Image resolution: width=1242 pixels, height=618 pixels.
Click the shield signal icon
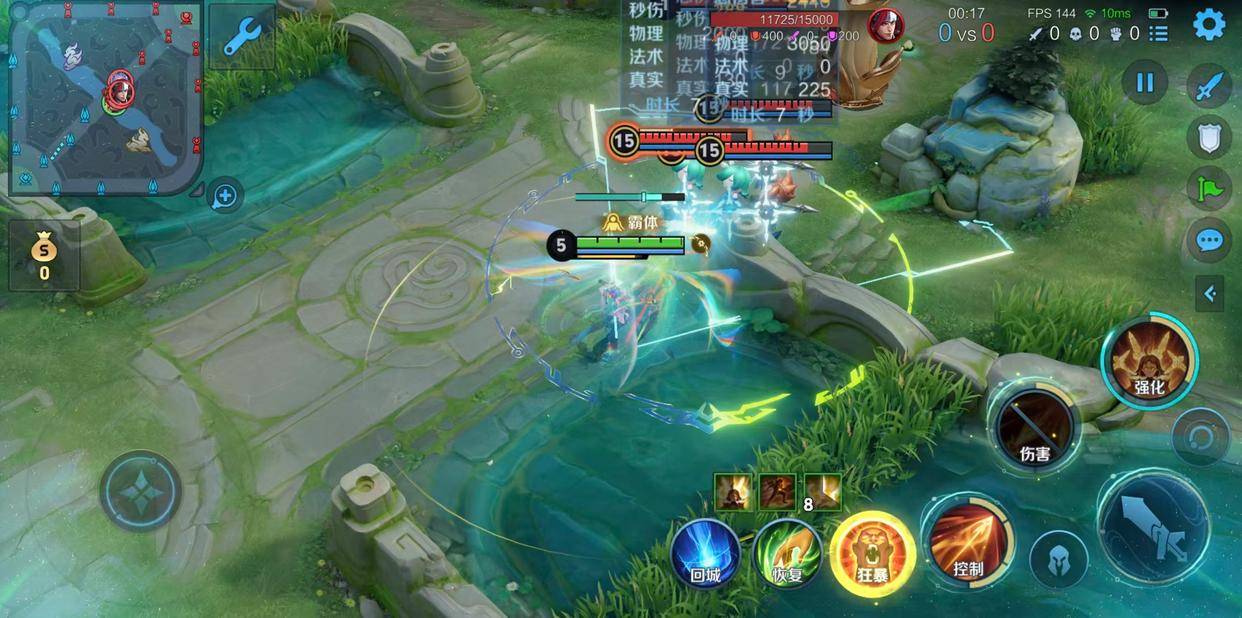click(1209, 137)
